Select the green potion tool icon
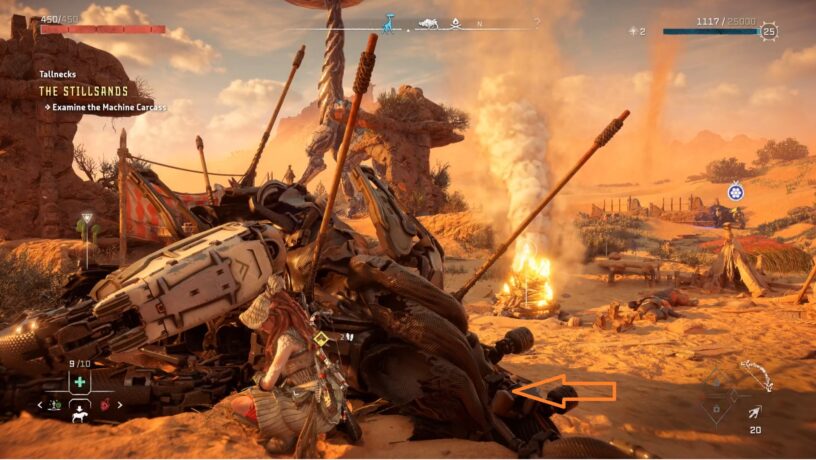This screenshot has height=460, width=816. pyautogui.click(x=56, y=405)
